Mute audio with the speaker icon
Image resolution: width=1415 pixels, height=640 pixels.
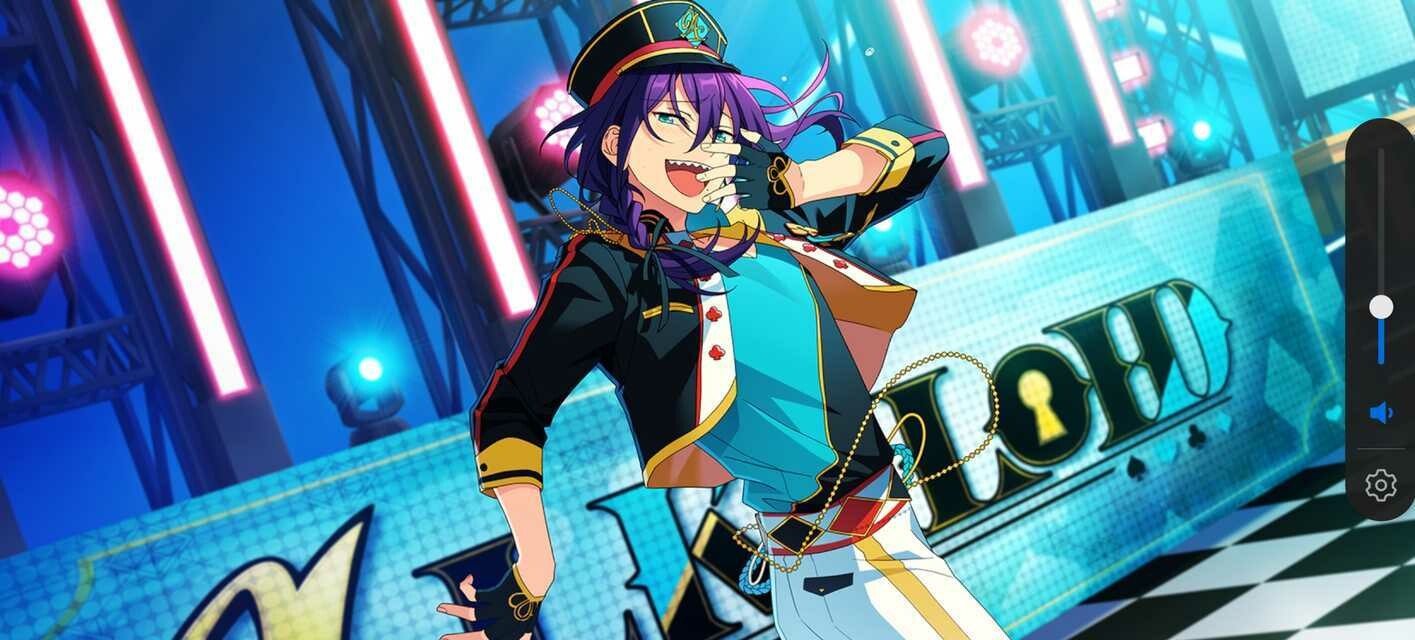[1381, 413]
